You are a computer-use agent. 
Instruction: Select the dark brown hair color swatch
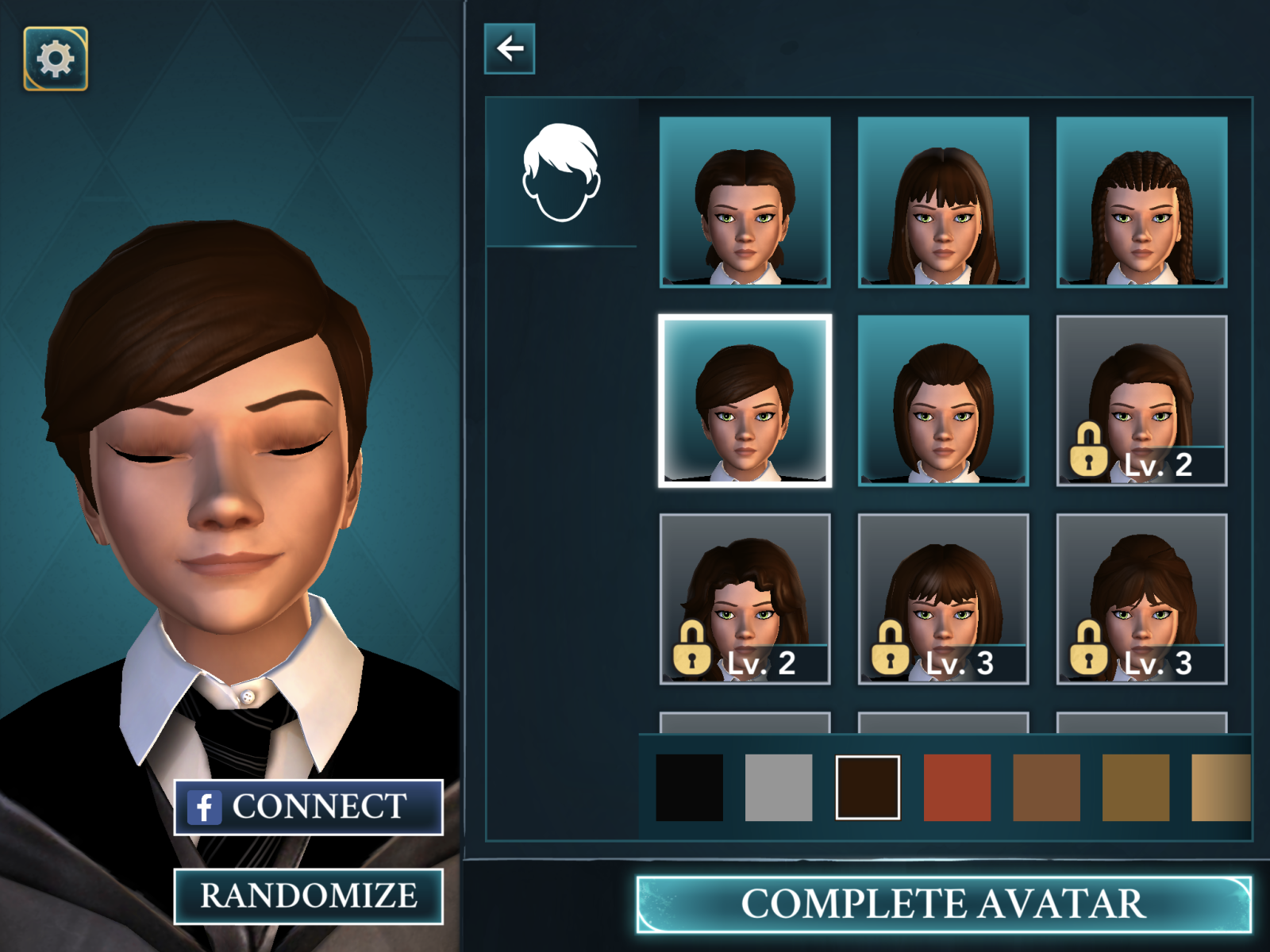tap(868, 787)
